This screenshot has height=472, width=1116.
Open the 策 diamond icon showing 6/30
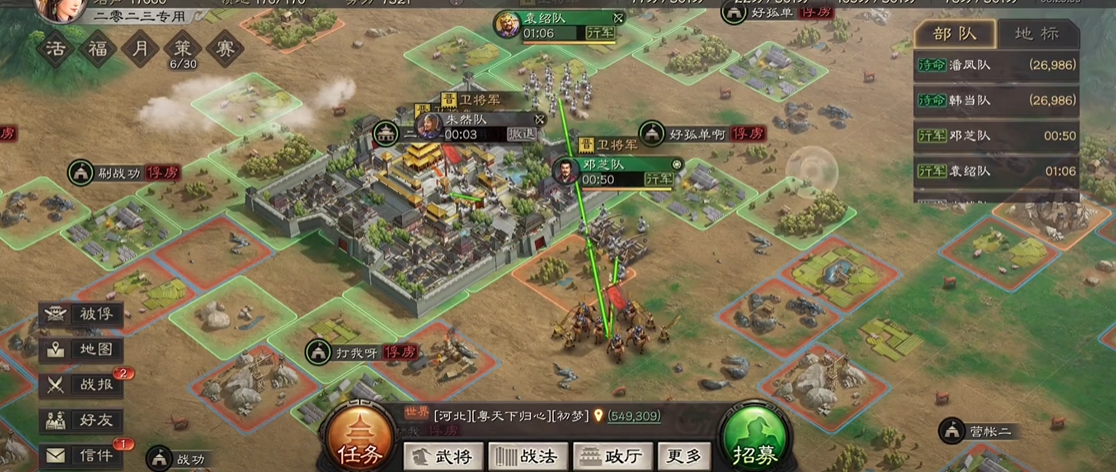[x=182, y=48]
